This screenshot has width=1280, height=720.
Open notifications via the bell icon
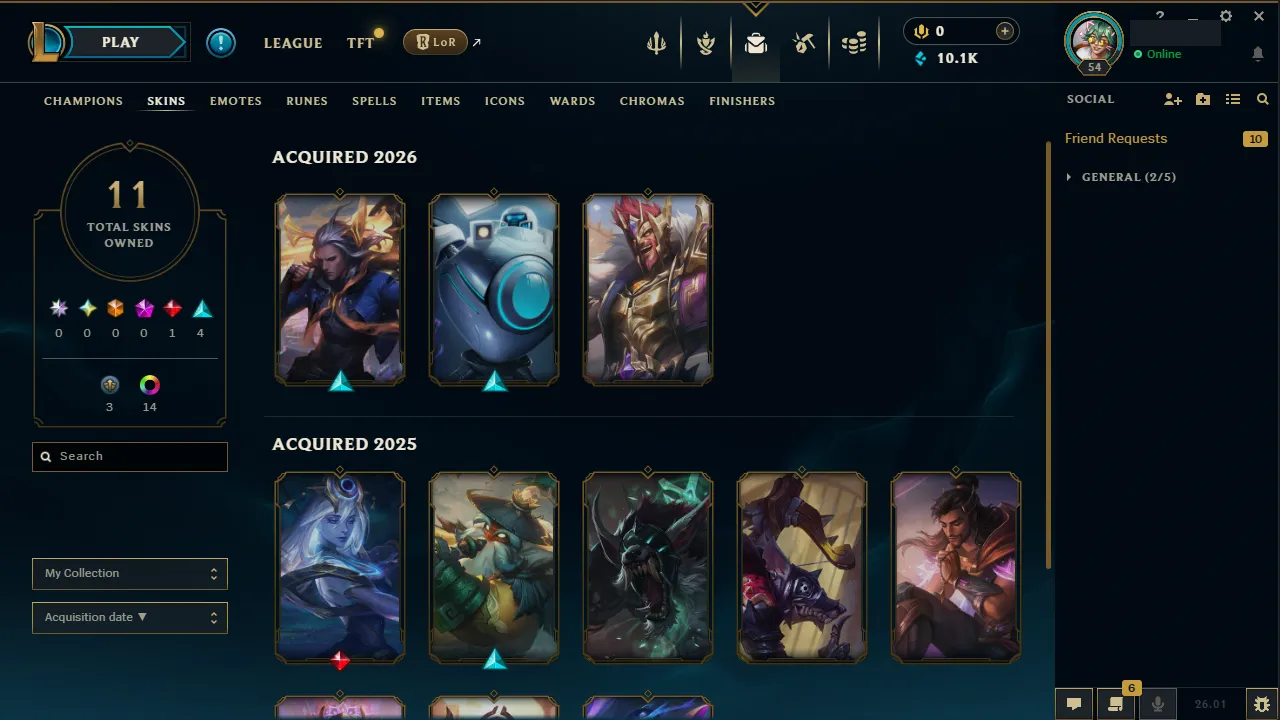pos(1258,53)
